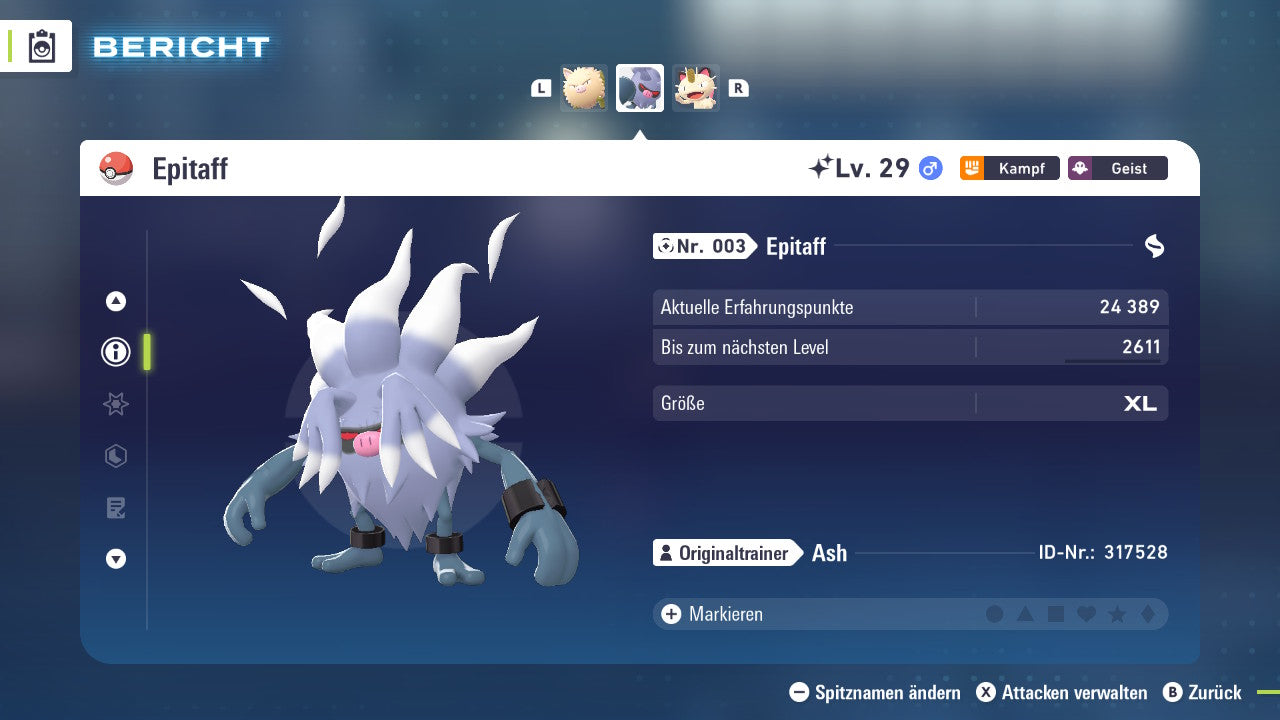Select the Mankey party member thumbnail
The width and height of the screenshot is (1280, 720).
[584, 88]
